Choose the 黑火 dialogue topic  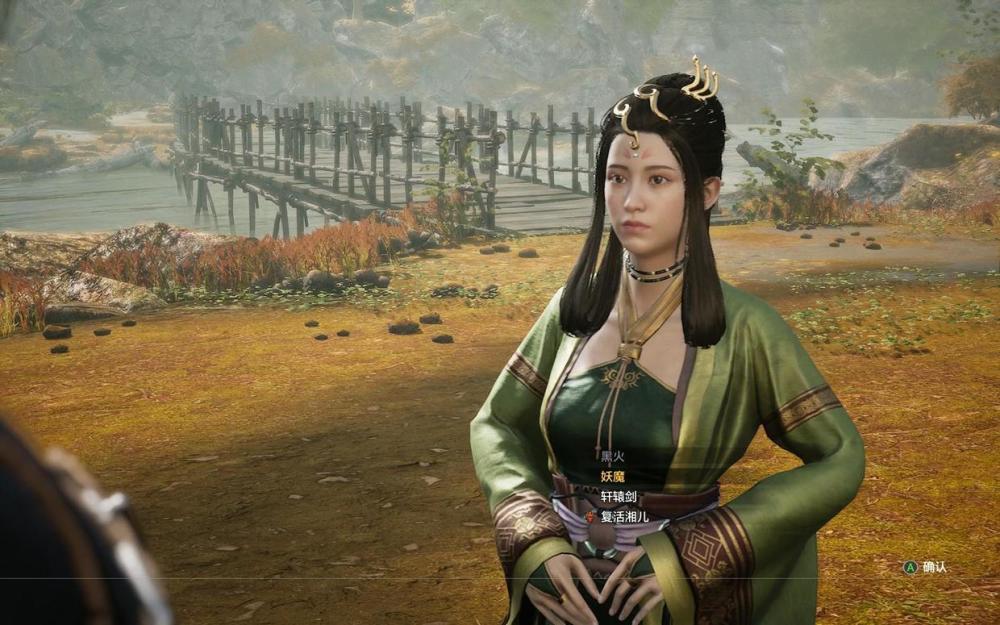tap(612, 456)
